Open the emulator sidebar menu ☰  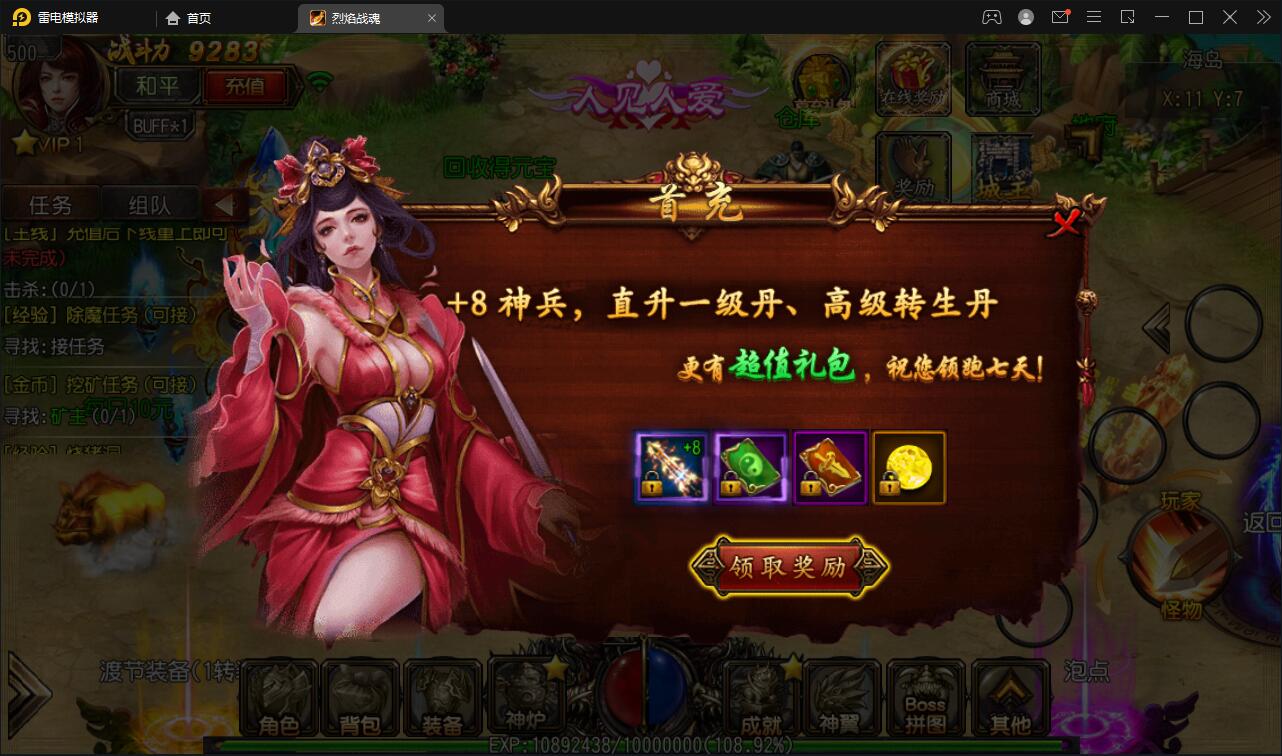click(x=1094, y=17)
